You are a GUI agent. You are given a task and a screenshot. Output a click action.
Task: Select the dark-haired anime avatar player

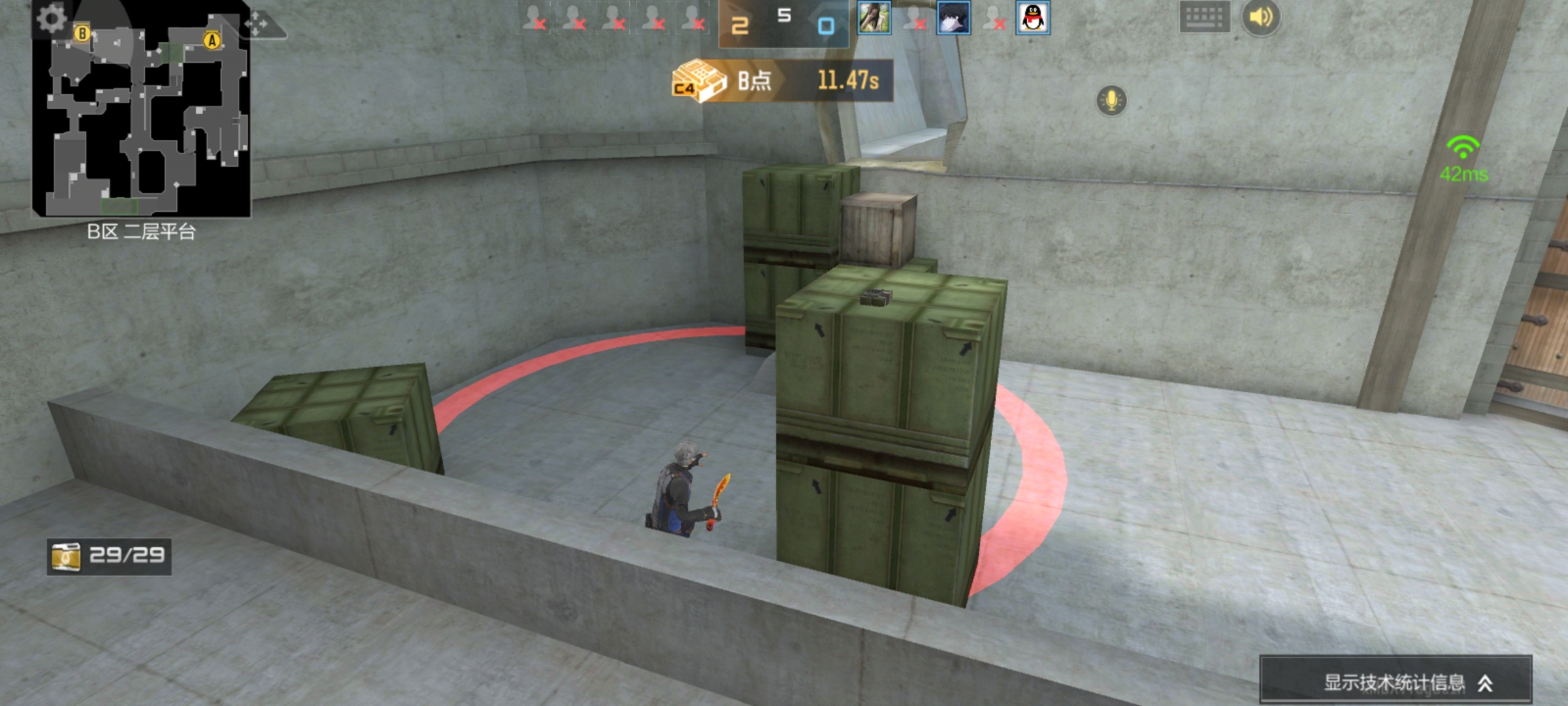953,18
